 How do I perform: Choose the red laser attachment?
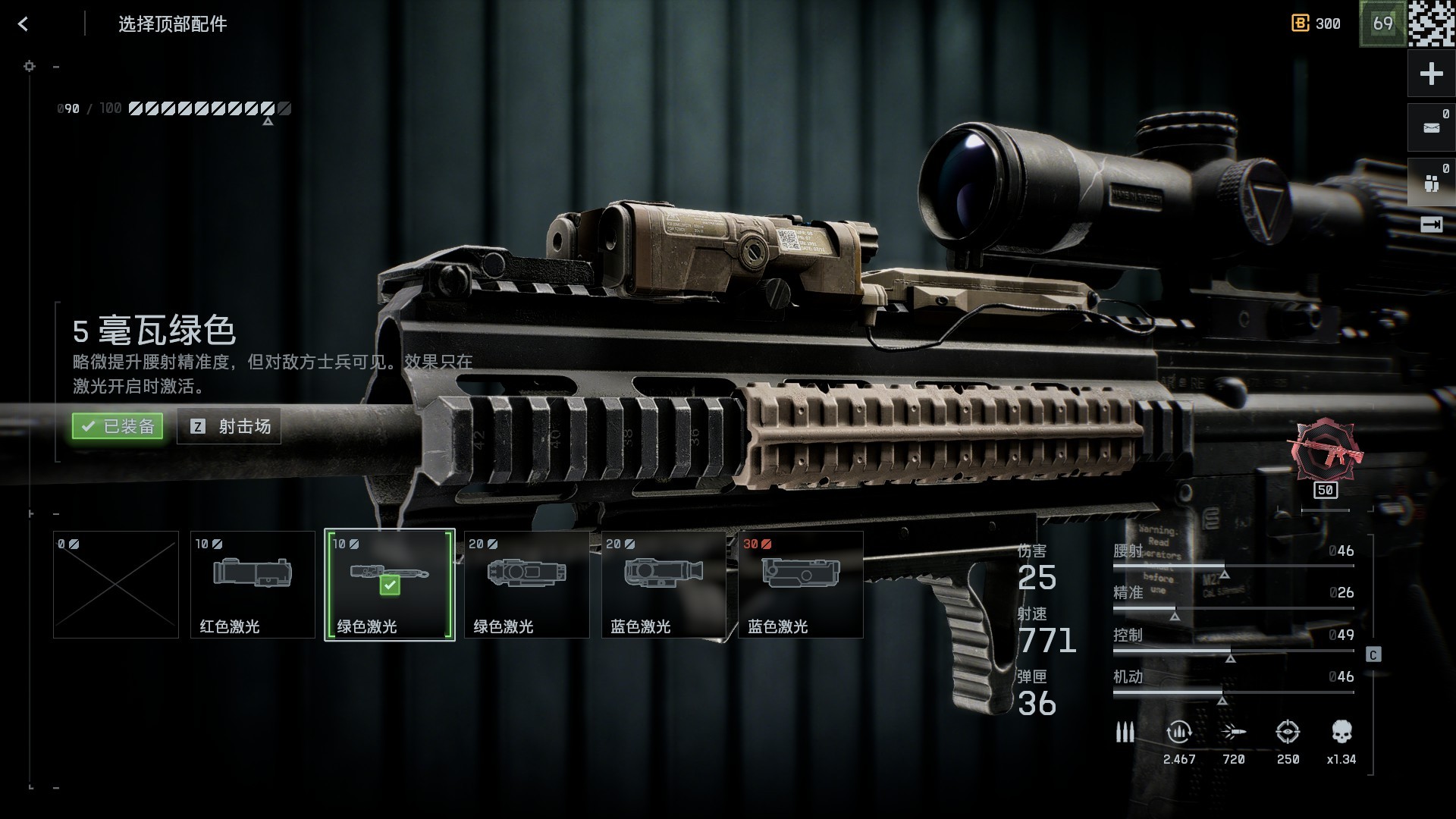click(253, 585)
